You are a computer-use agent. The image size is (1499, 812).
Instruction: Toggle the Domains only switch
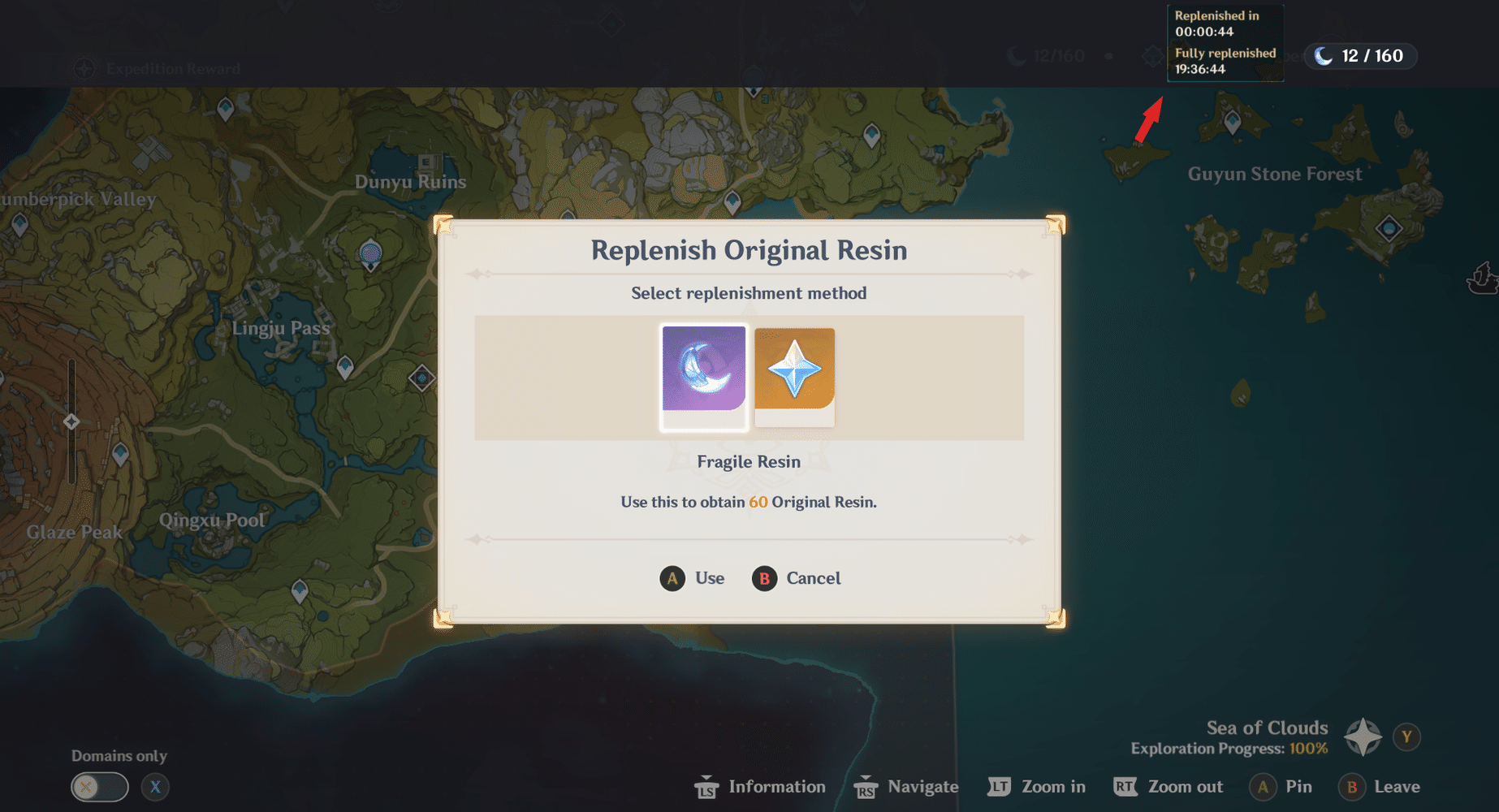pyautogui.click(x=99, y=787)
